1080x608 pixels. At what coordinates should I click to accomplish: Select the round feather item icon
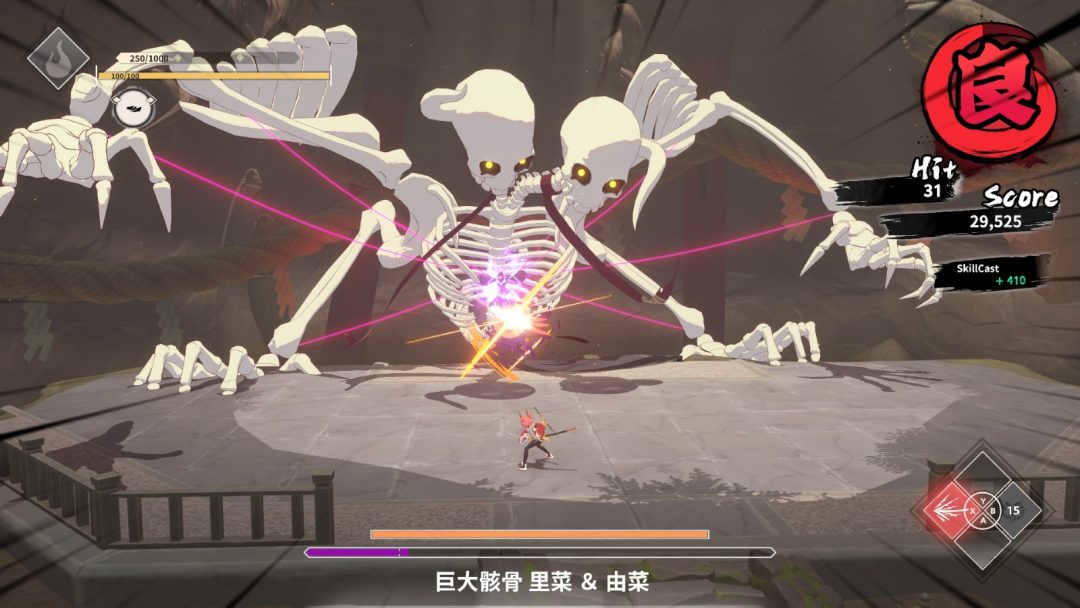(x=132, y=106)
